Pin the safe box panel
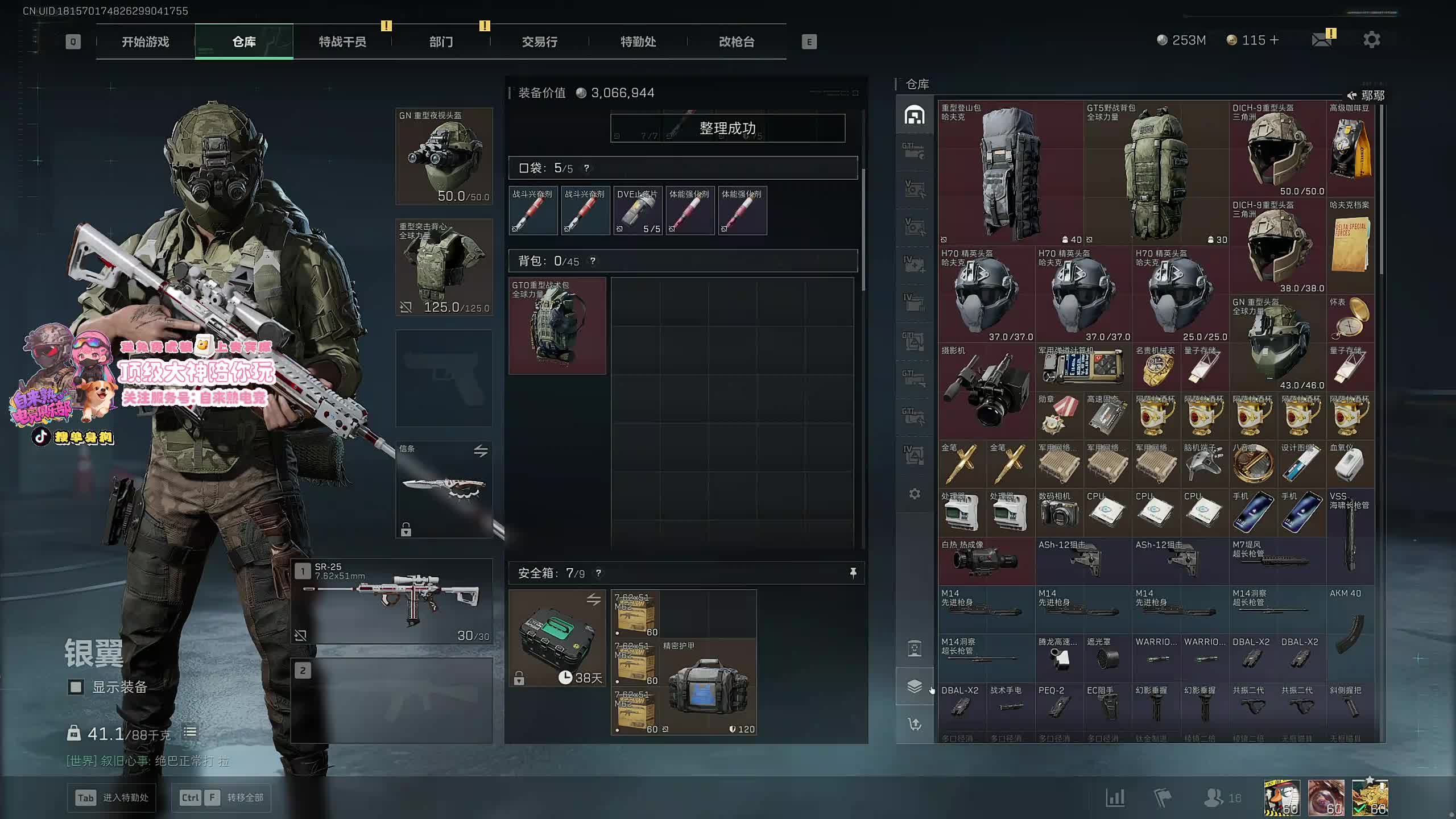This screenshot has width=1456, height=819. [x=853, y=573]
